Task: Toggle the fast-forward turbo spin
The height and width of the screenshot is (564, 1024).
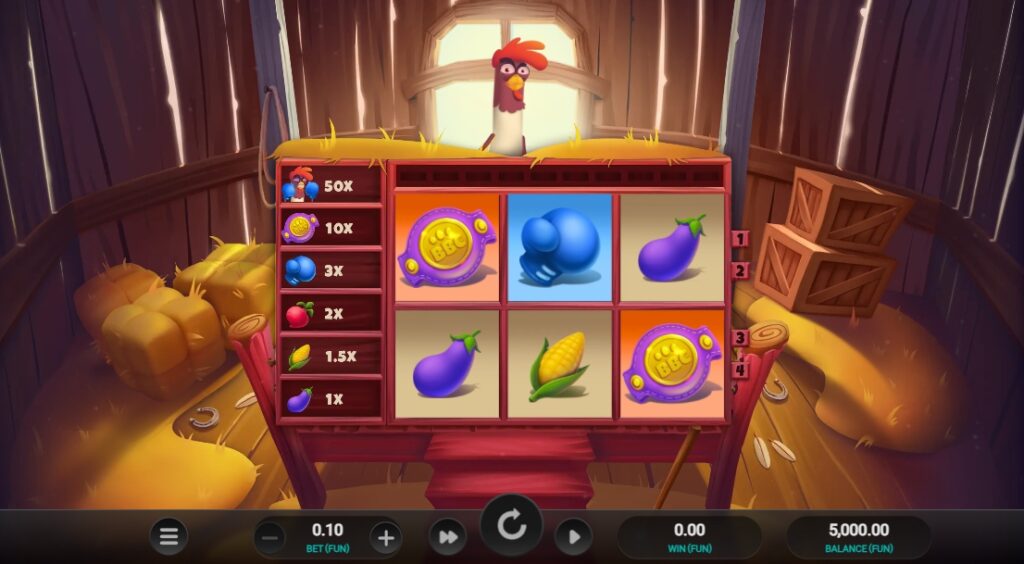Action: pyautogui.click(x=447, y=537)
